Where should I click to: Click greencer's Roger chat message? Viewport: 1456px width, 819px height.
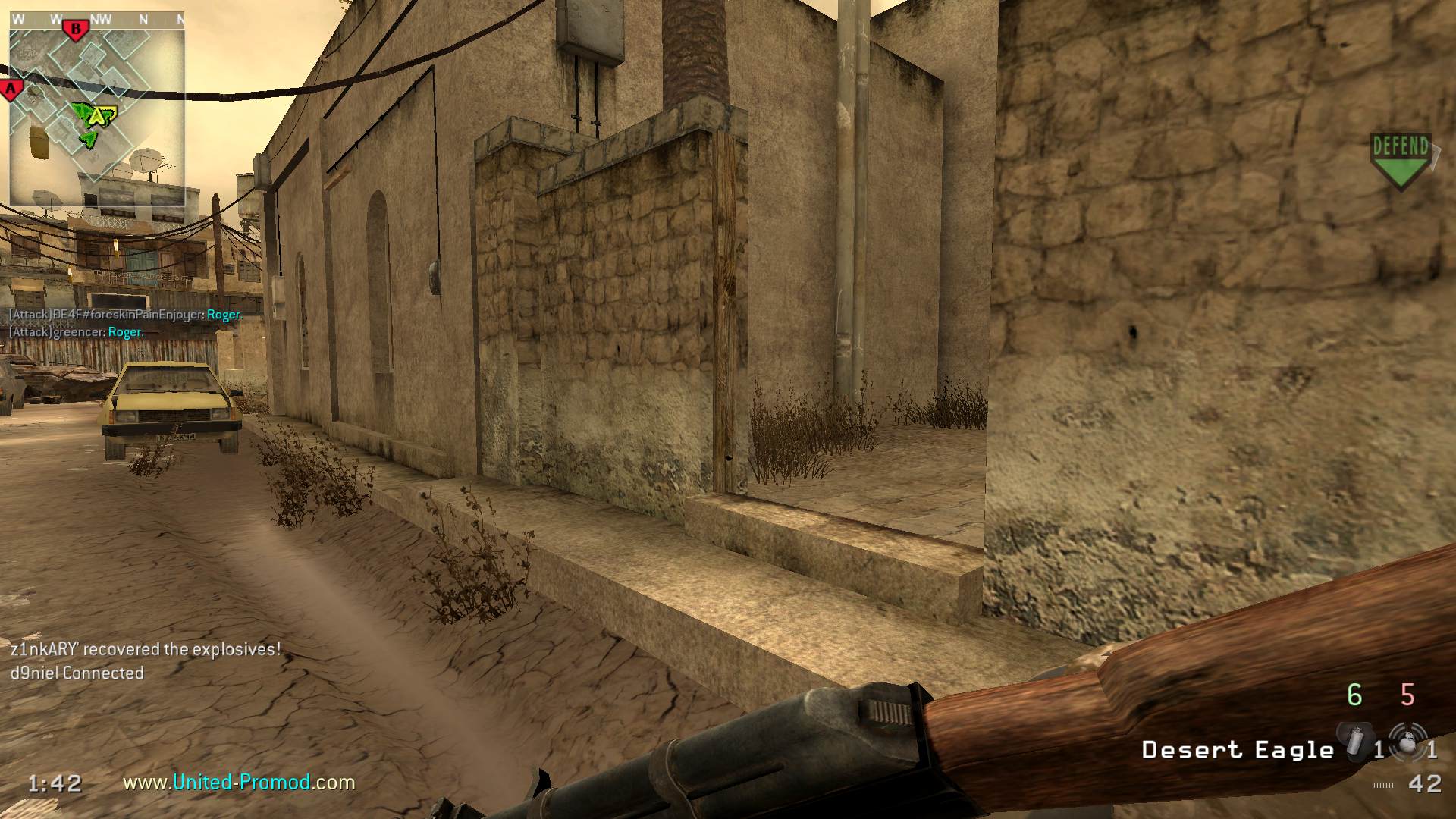click(76, 332)
